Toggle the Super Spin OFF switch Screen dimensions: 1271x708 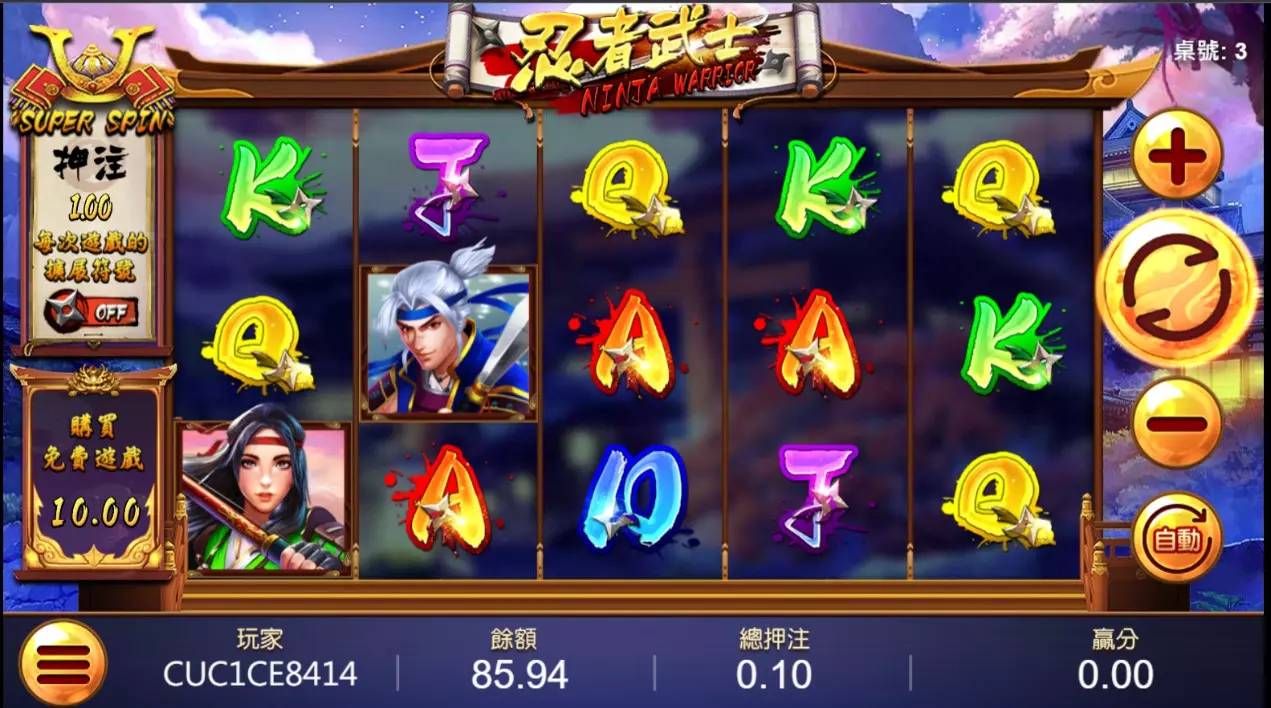pyautogui.click(x=92, y=310)
